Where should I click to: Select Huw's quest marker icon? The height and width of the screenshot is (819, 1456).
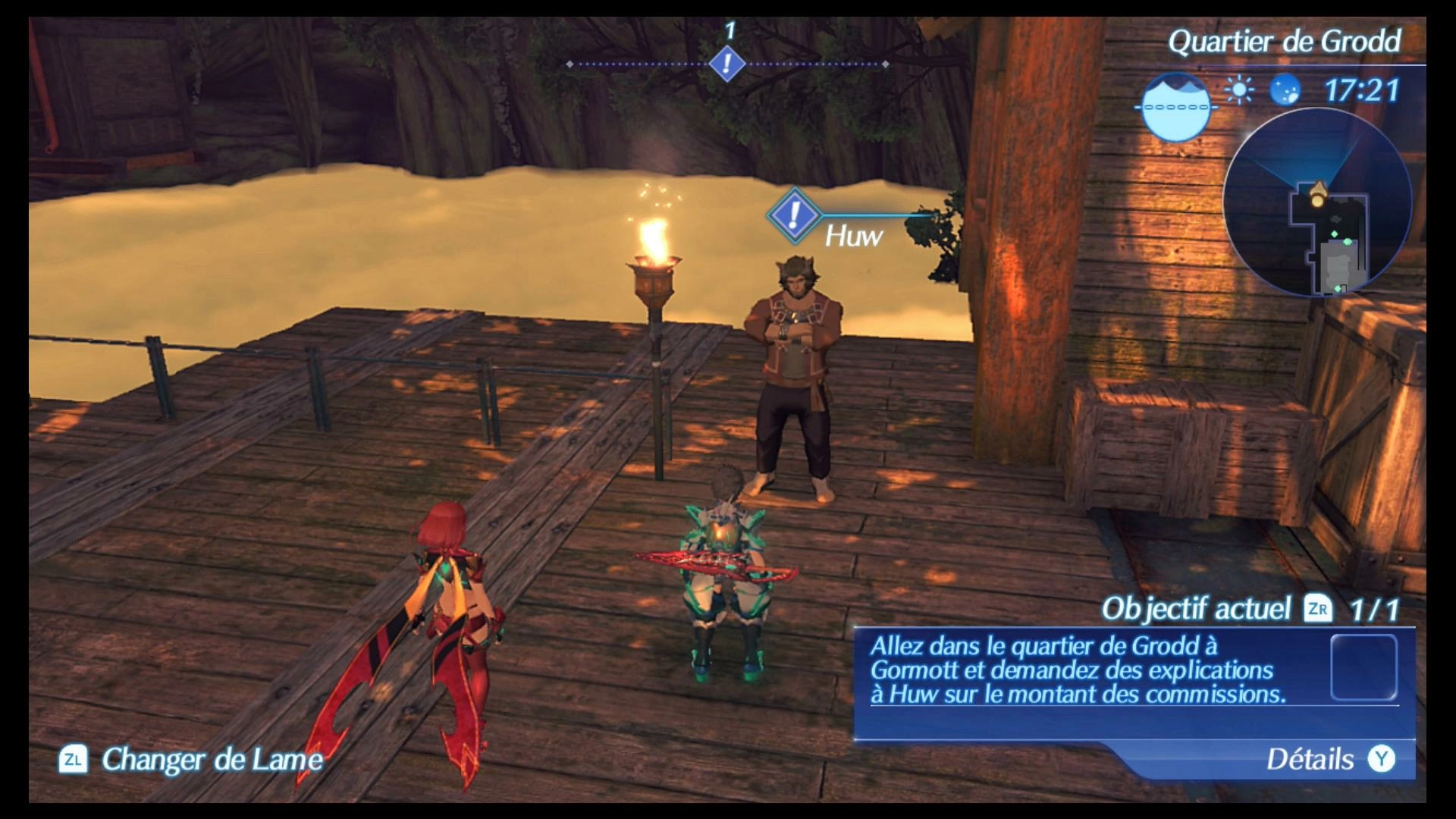[794, 216]
